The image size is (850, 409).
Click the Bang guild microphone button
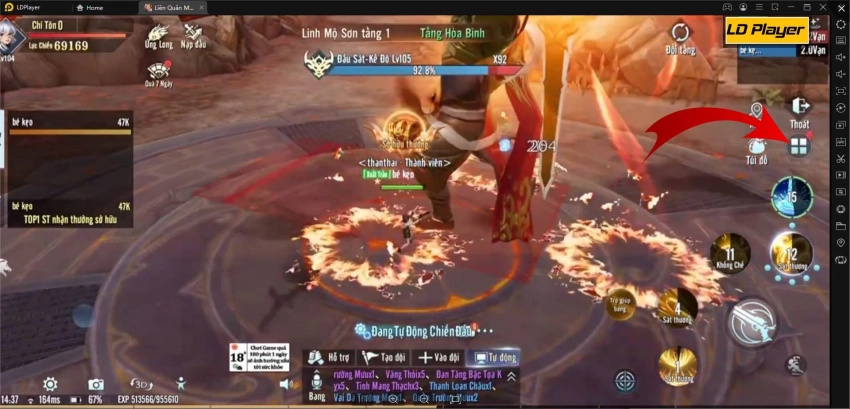click(x=317, y=384)
